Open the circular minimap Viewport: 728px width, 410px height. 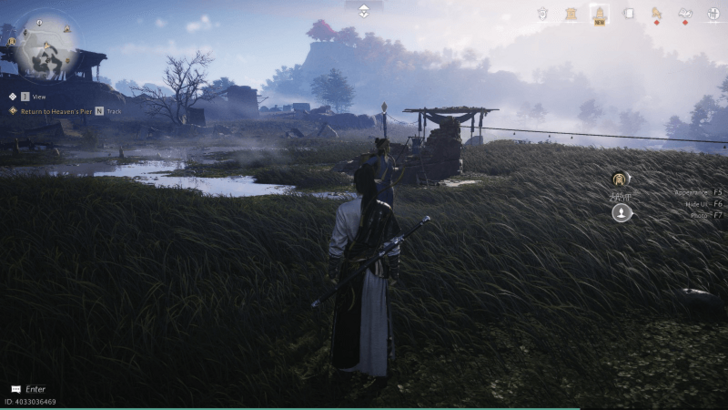click(x=46, y=46)
